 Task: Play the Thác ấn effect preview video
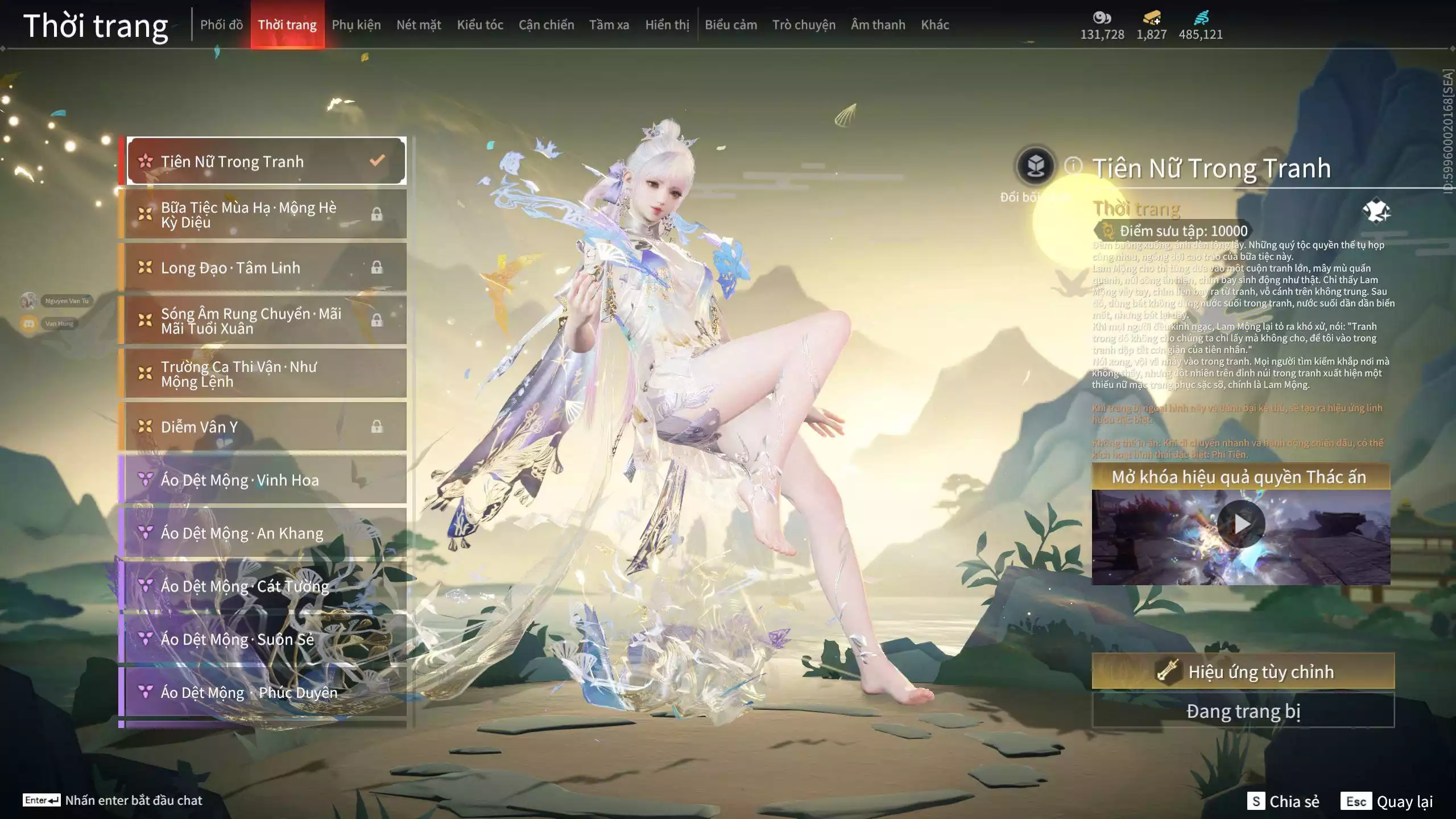1241,524
